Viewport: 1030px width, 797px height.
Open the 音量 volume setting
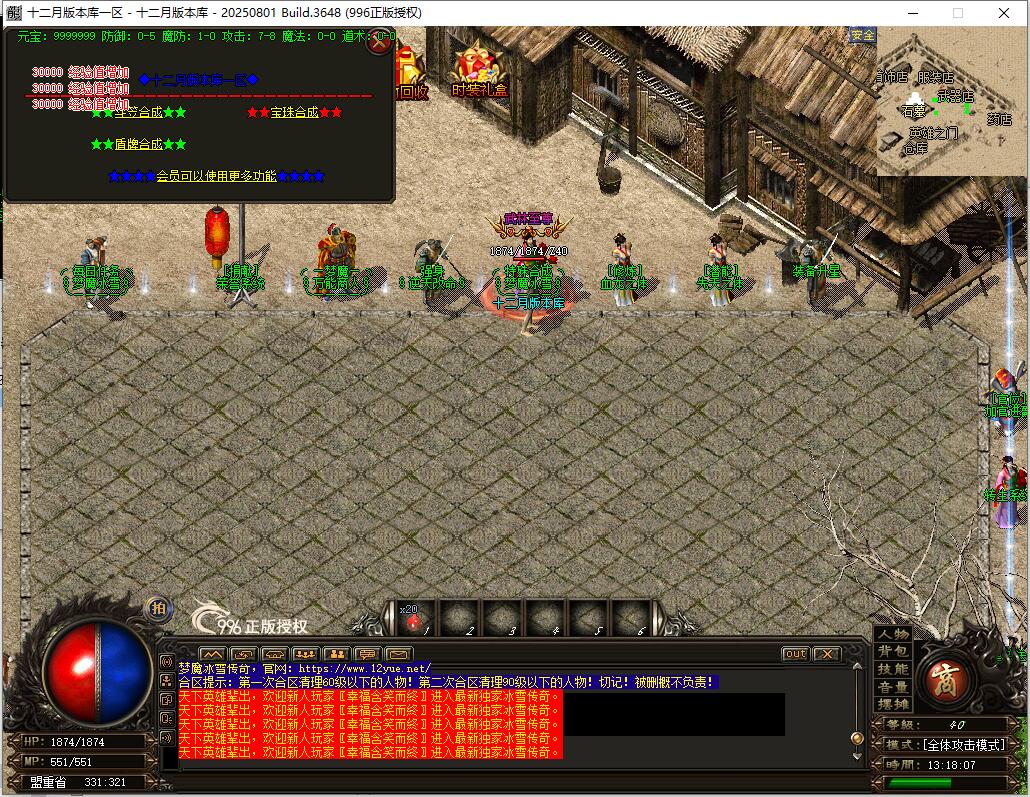[x=893, y=687]
